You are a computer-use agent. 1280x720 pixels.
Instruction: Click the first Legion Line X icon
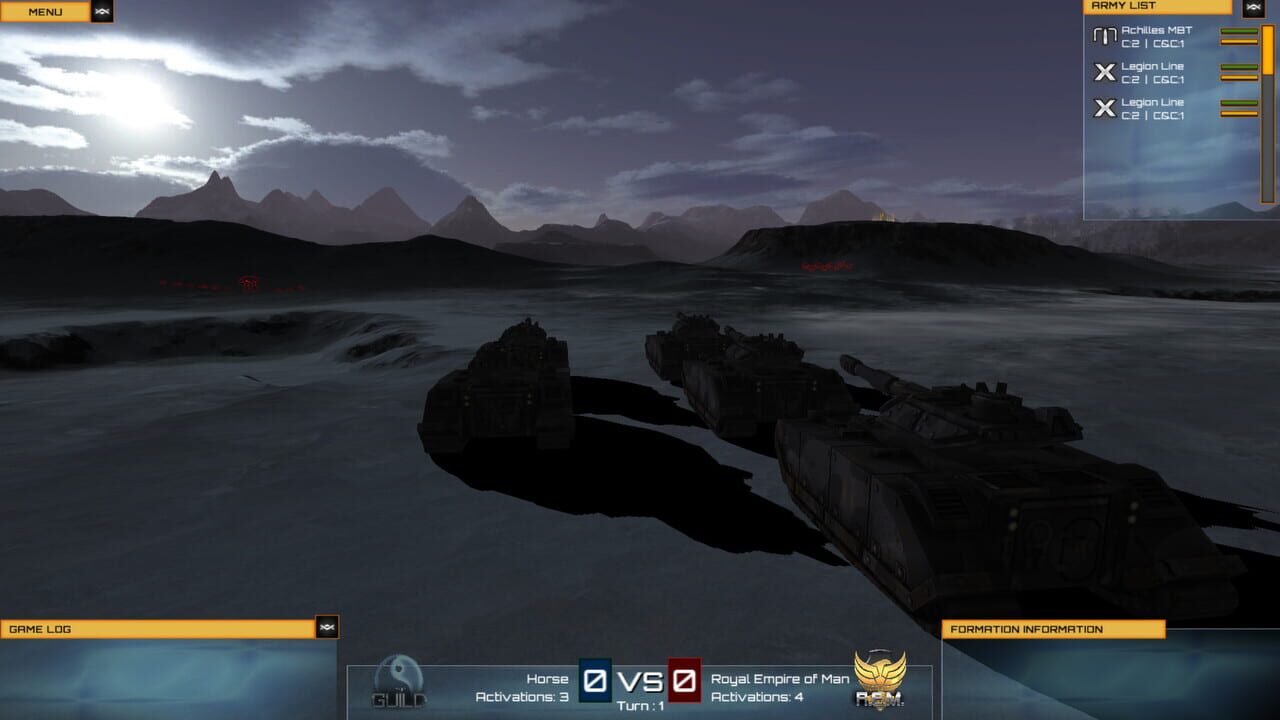(1104, 72)
